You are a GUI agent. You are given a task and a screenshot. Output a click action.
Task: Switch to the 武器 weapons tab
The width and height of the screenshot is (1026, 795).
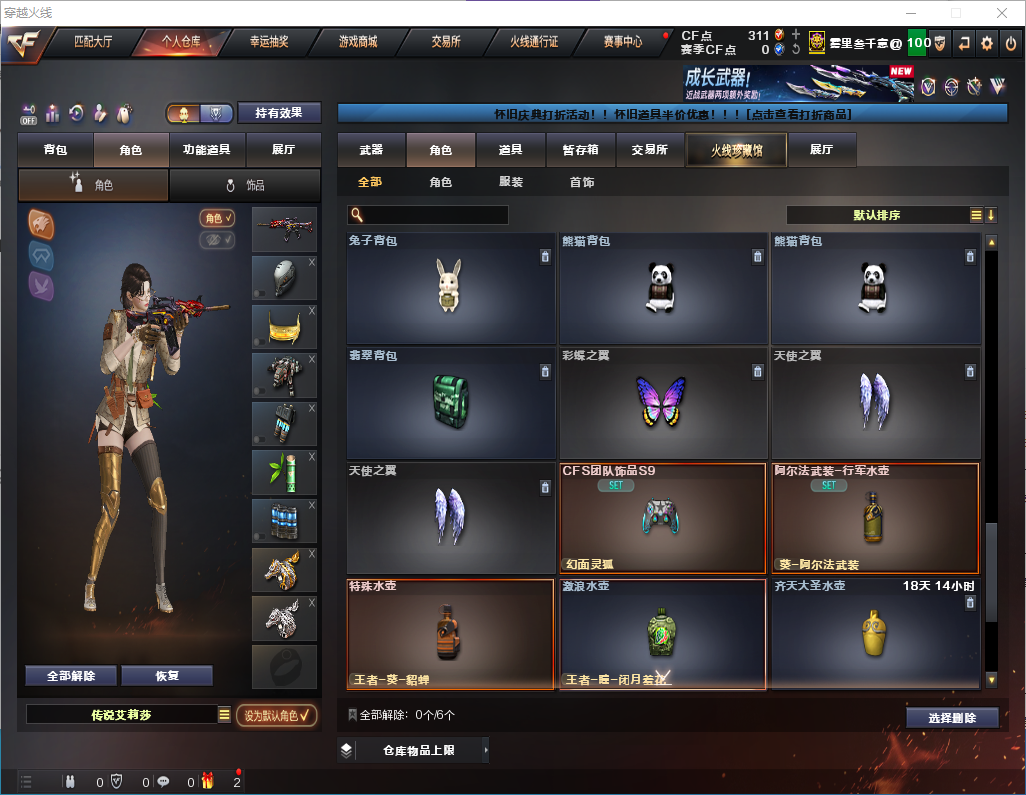click(x=371, y=150)
